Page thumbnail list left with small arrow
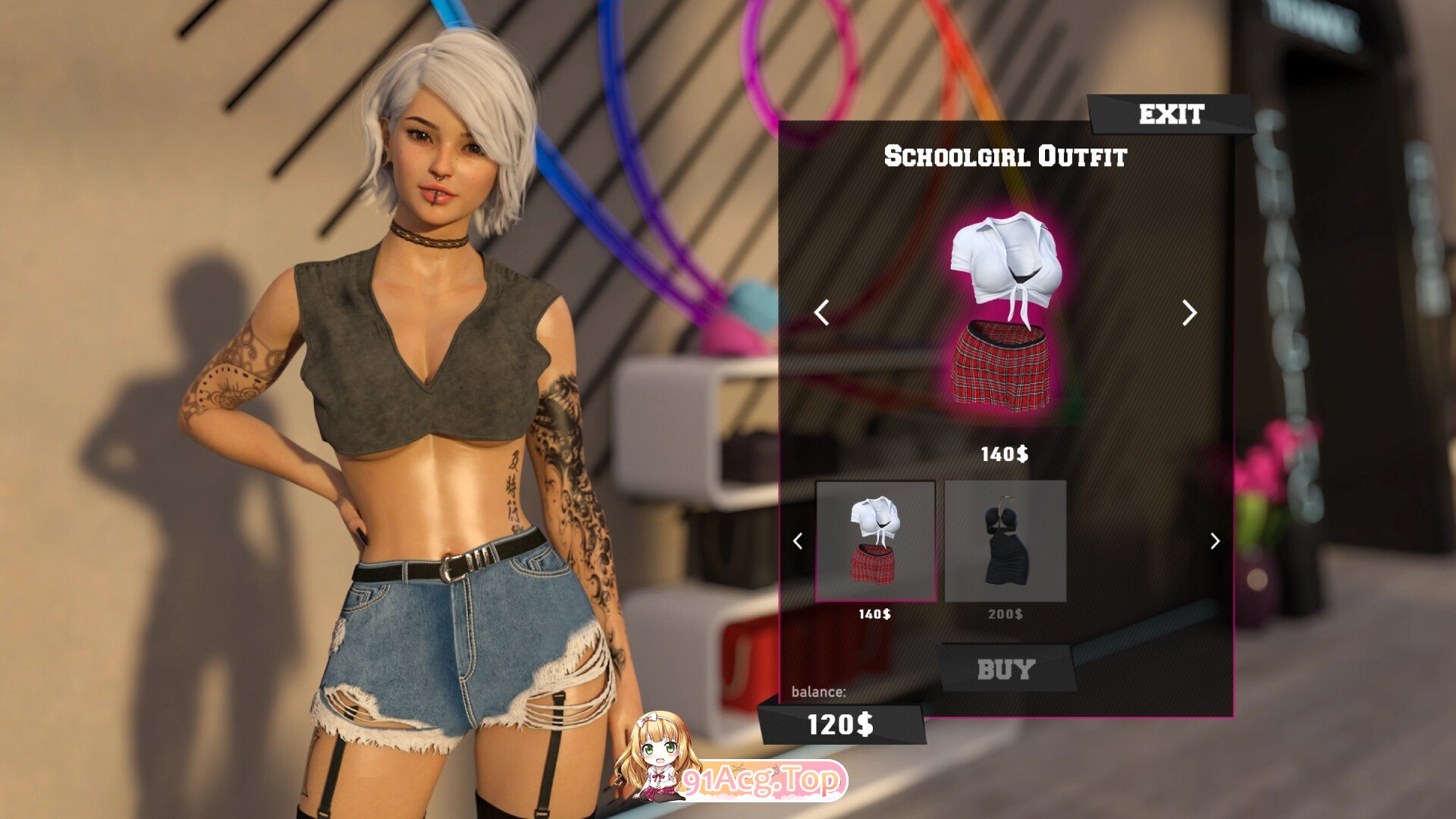The image size is (1456, 819). (x=798, y=541)
